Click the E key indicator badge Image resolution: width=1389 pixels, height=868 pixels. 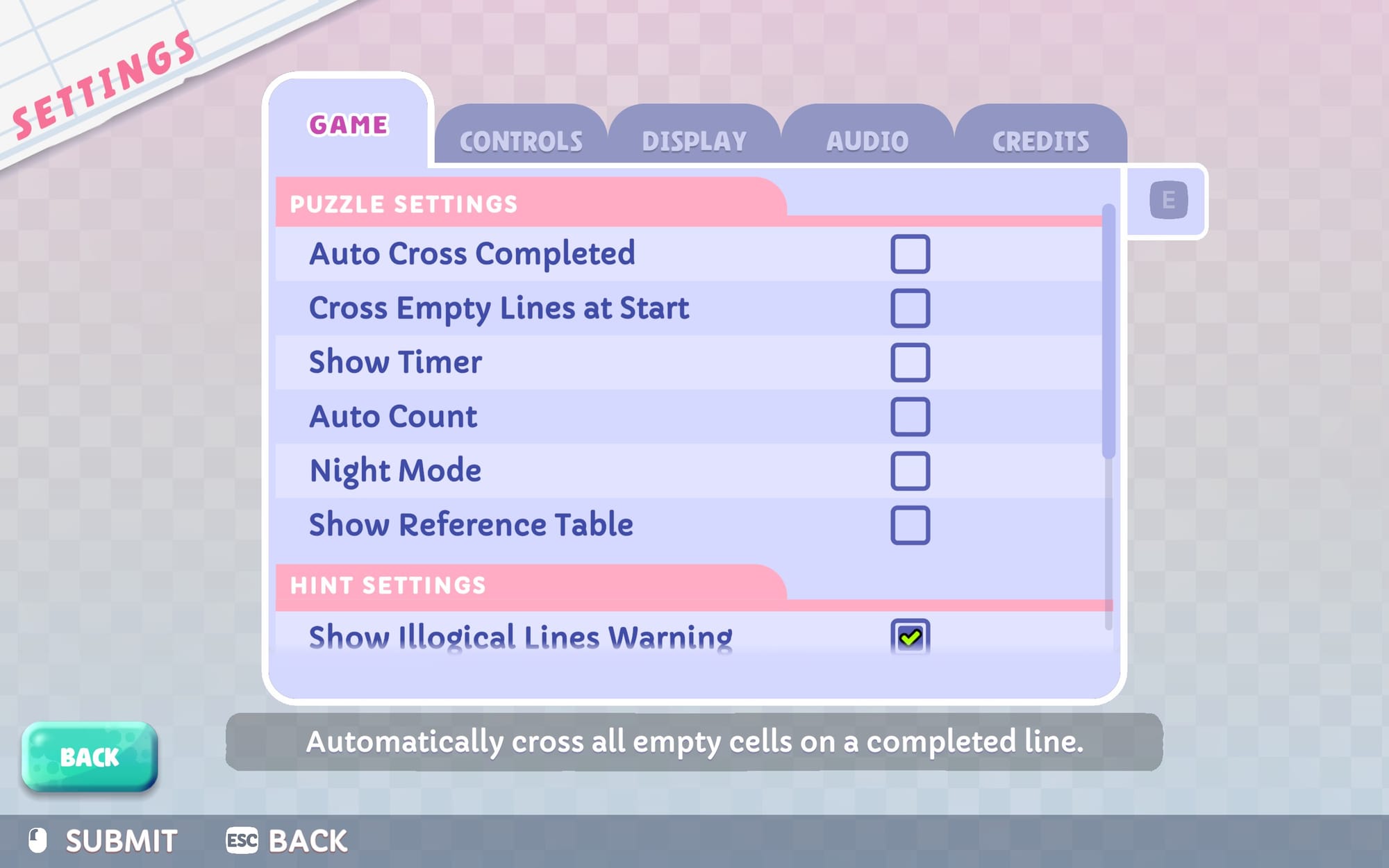[x=1169, y=199]
